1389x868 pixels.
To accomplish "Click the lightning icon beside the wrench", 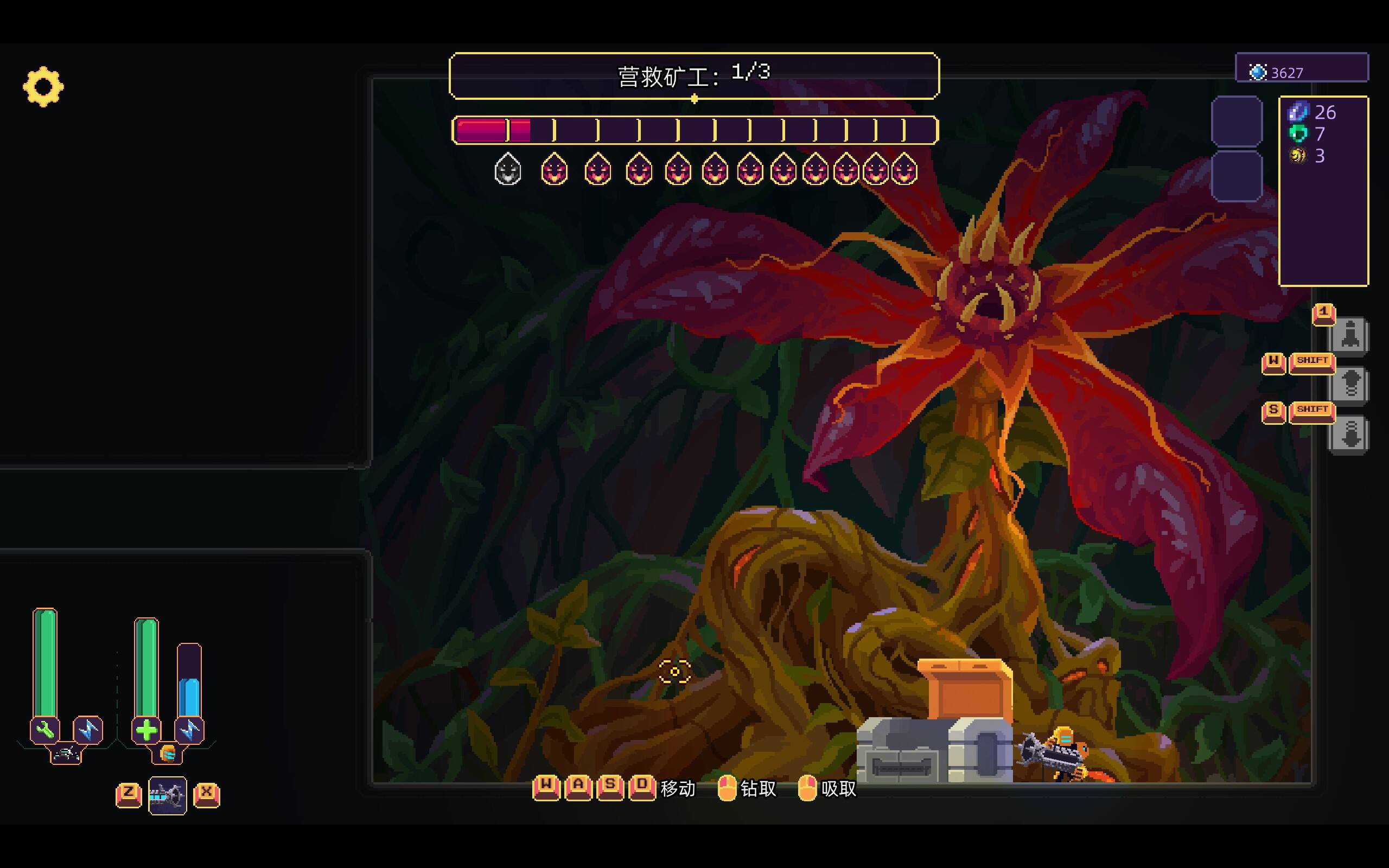I will 88,730.
